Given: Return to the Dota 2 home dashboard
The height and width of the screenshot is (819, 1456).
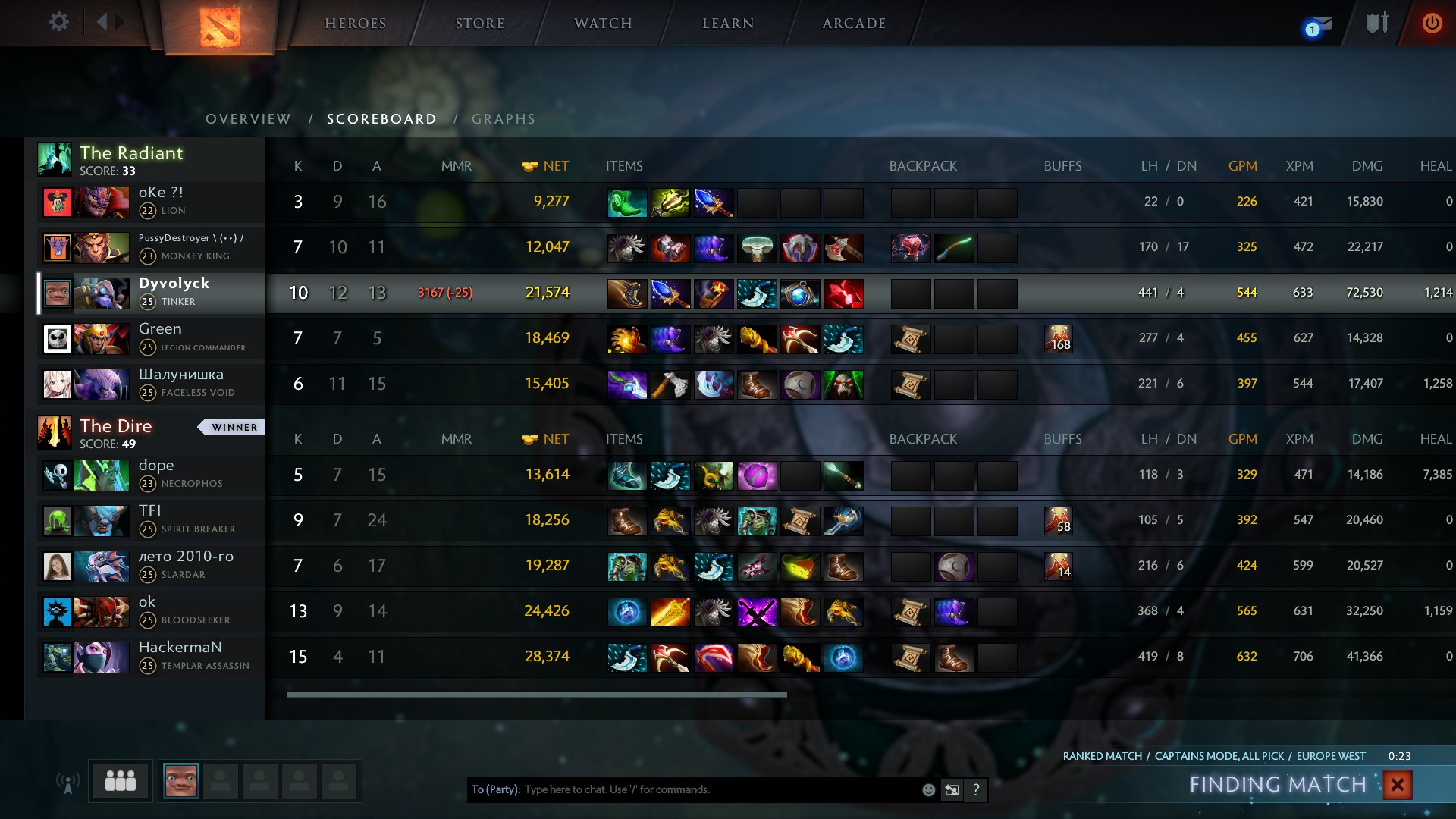Looking at the screenshot, I should tap(220, 27).
